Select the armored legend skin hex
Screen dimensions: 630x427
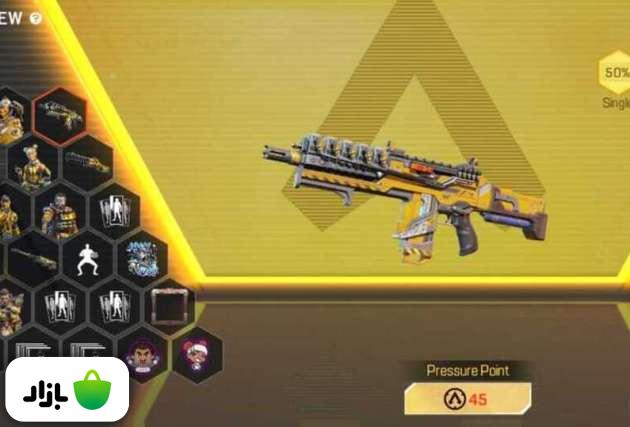coord(60,210)
